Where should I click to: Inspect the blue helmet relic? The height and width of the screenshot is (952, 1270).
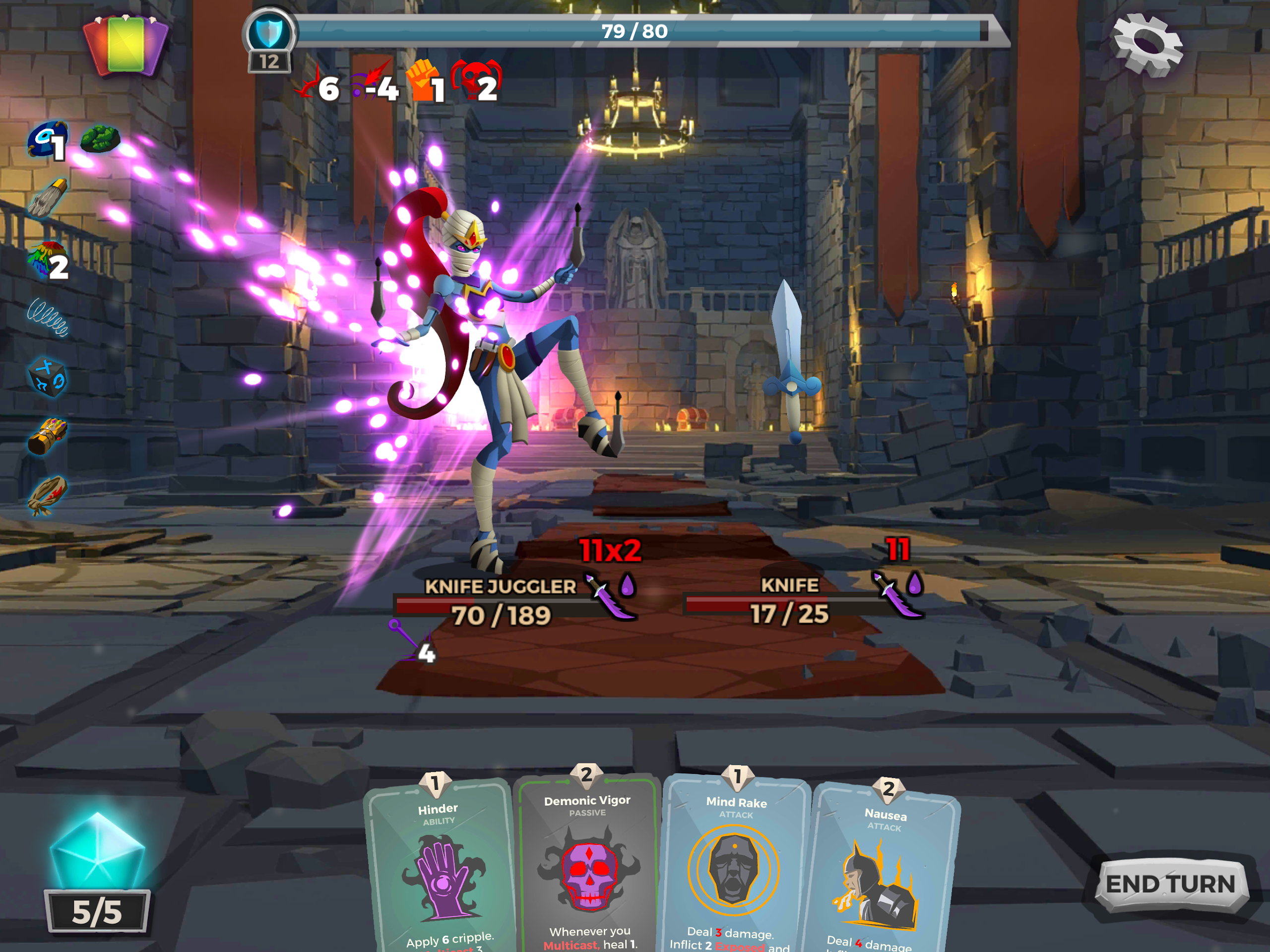[47, 139]
